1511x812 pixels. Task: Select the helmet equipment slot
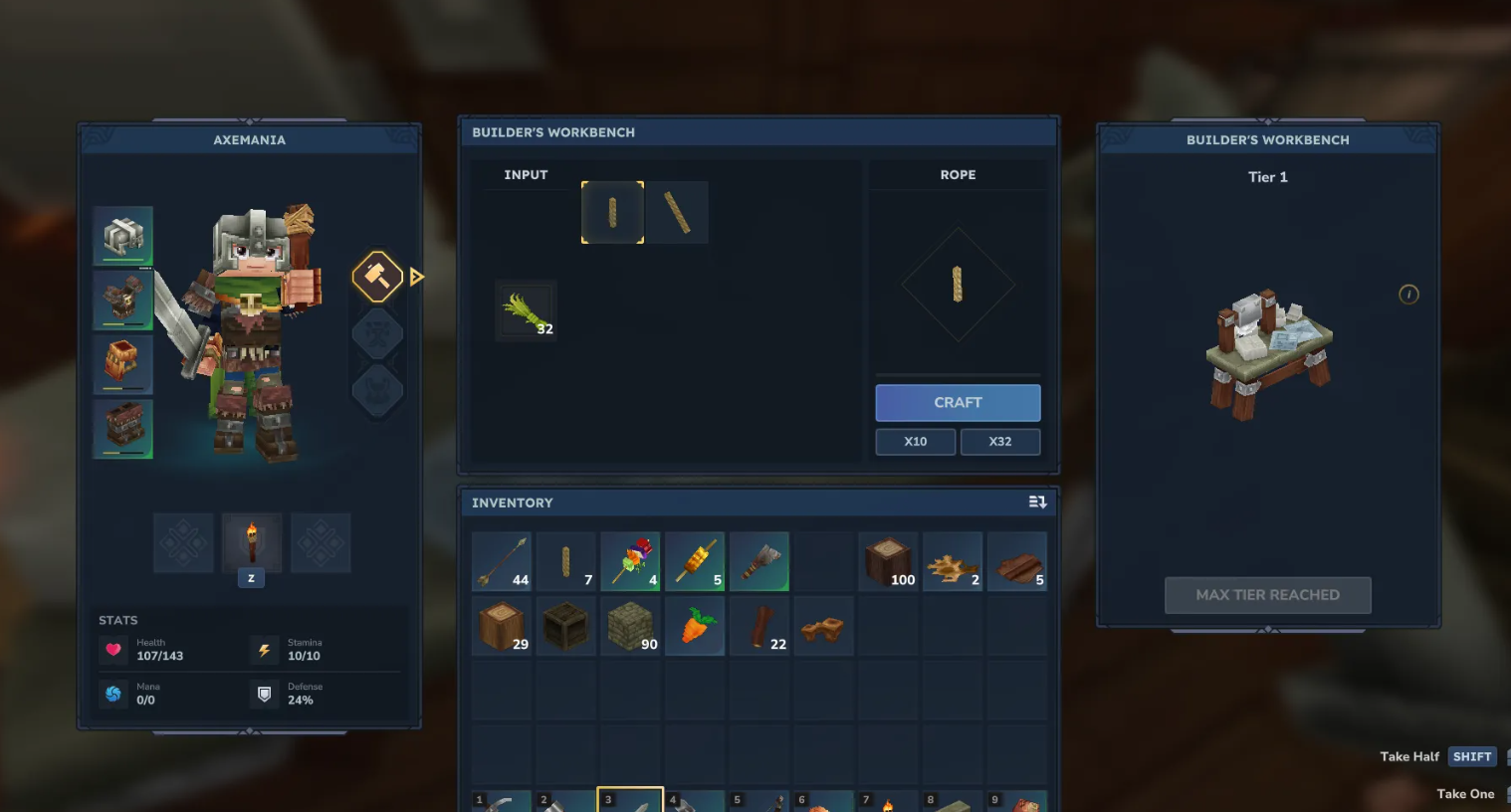pyautogui.click(x=123, y=236)
